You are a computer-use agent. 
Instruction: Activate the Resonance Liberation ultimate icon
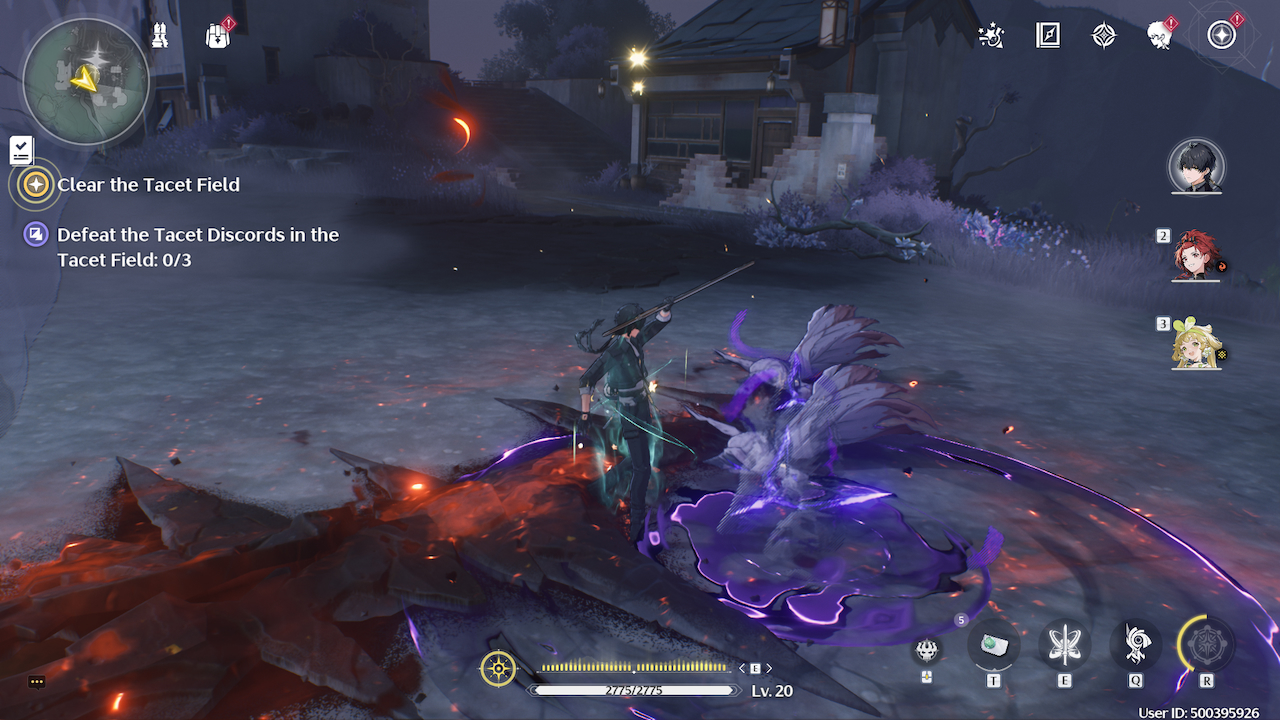pyautogui.click(x=1206, y=645)
